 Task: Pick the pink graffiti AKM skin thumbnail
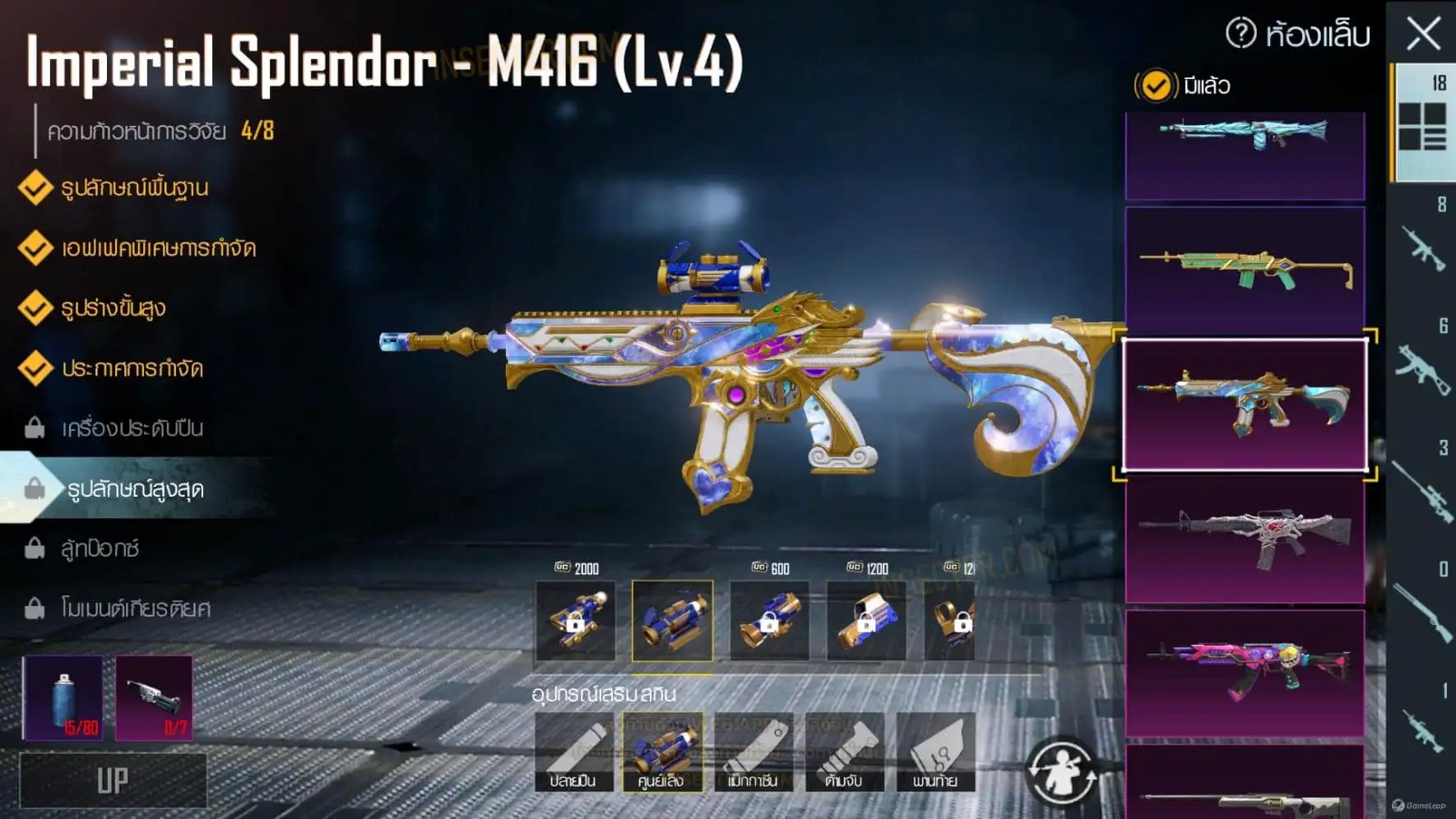[x=1245, y=671]
